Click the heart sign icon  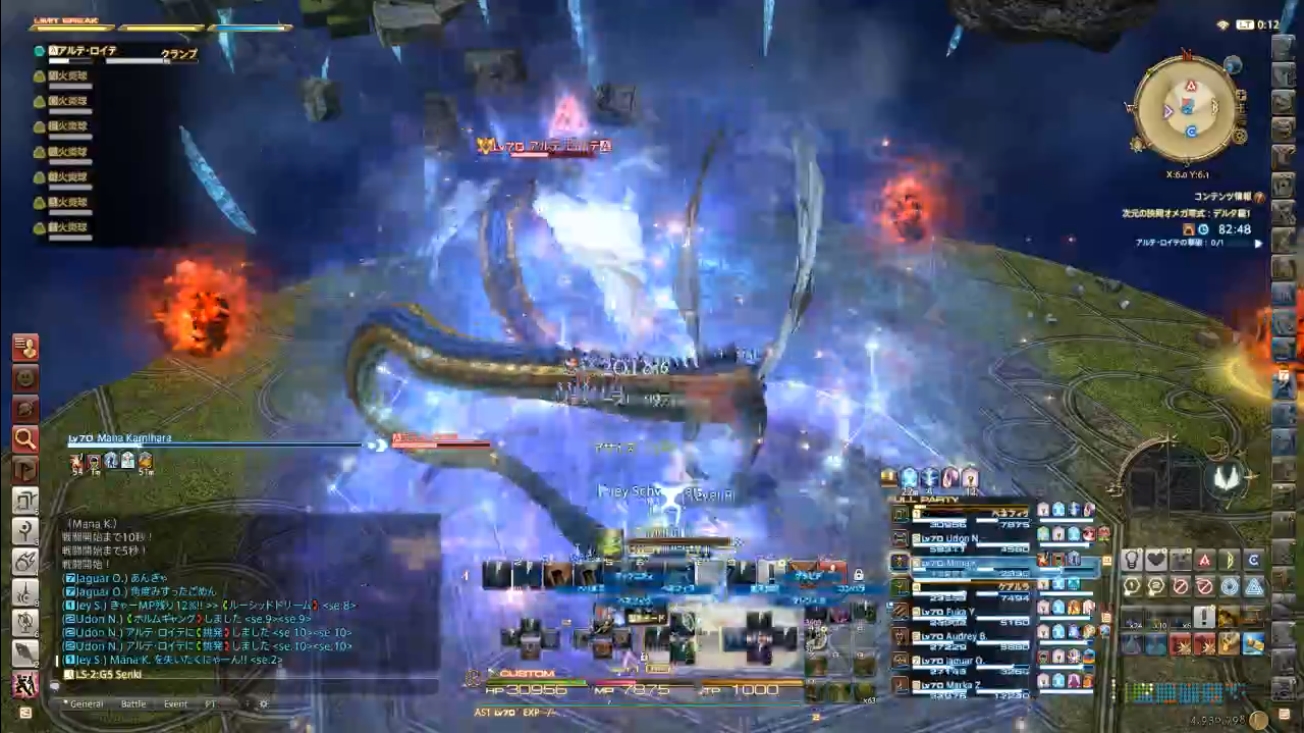point(1156,560)
